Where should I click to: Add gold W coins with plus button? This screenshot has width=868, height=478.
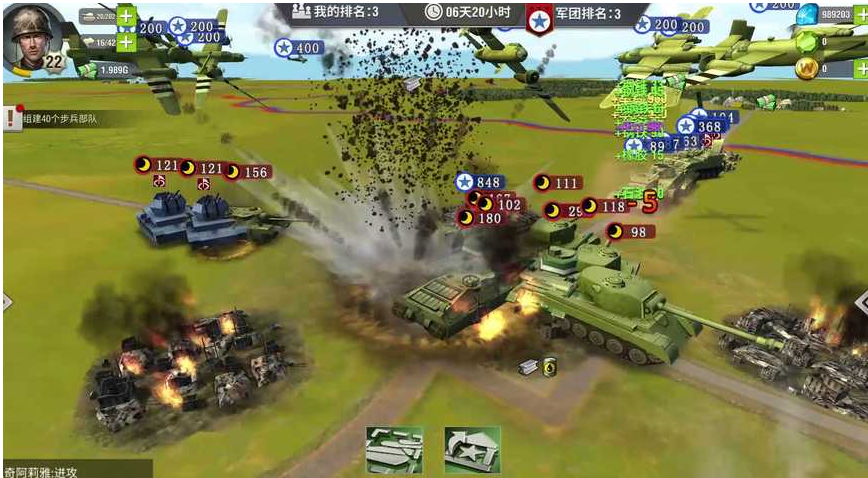(x=859, y=69)
